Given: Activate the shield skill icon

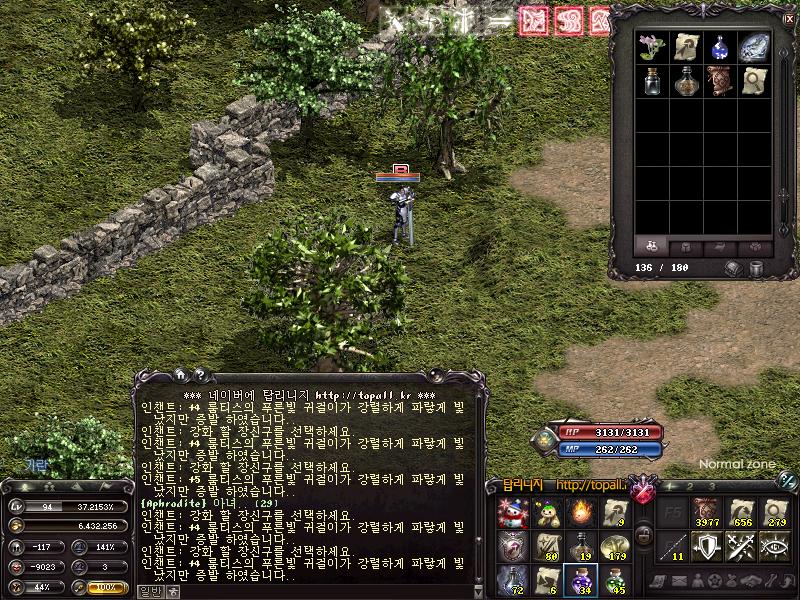Looking at the screenshot, I should [709, 547].
